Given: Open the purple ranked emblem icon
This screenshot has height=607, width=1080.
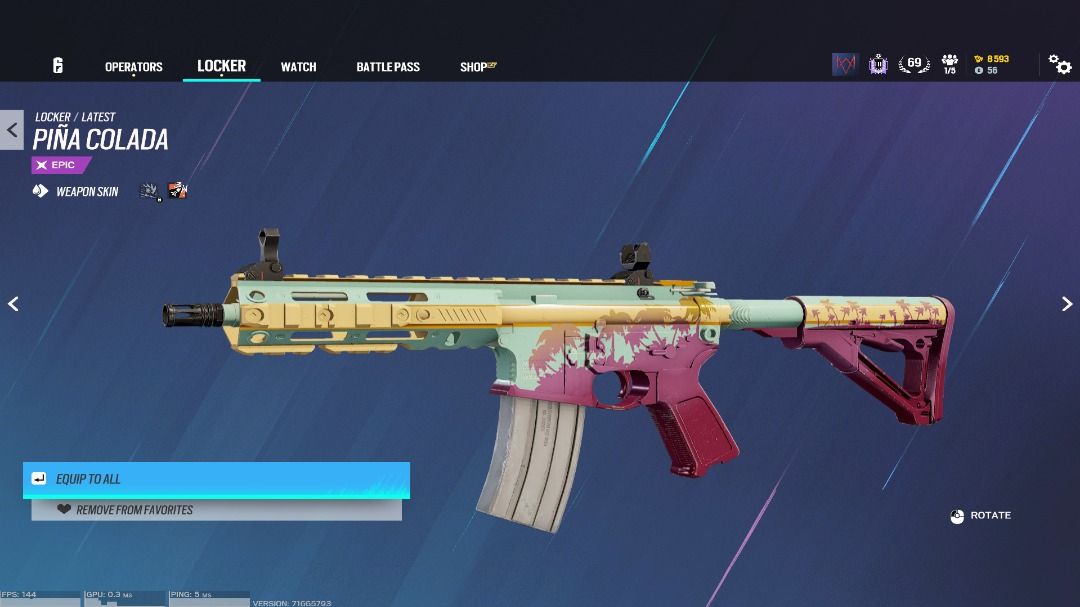Looking at the screenshot, I should point(878,65).
